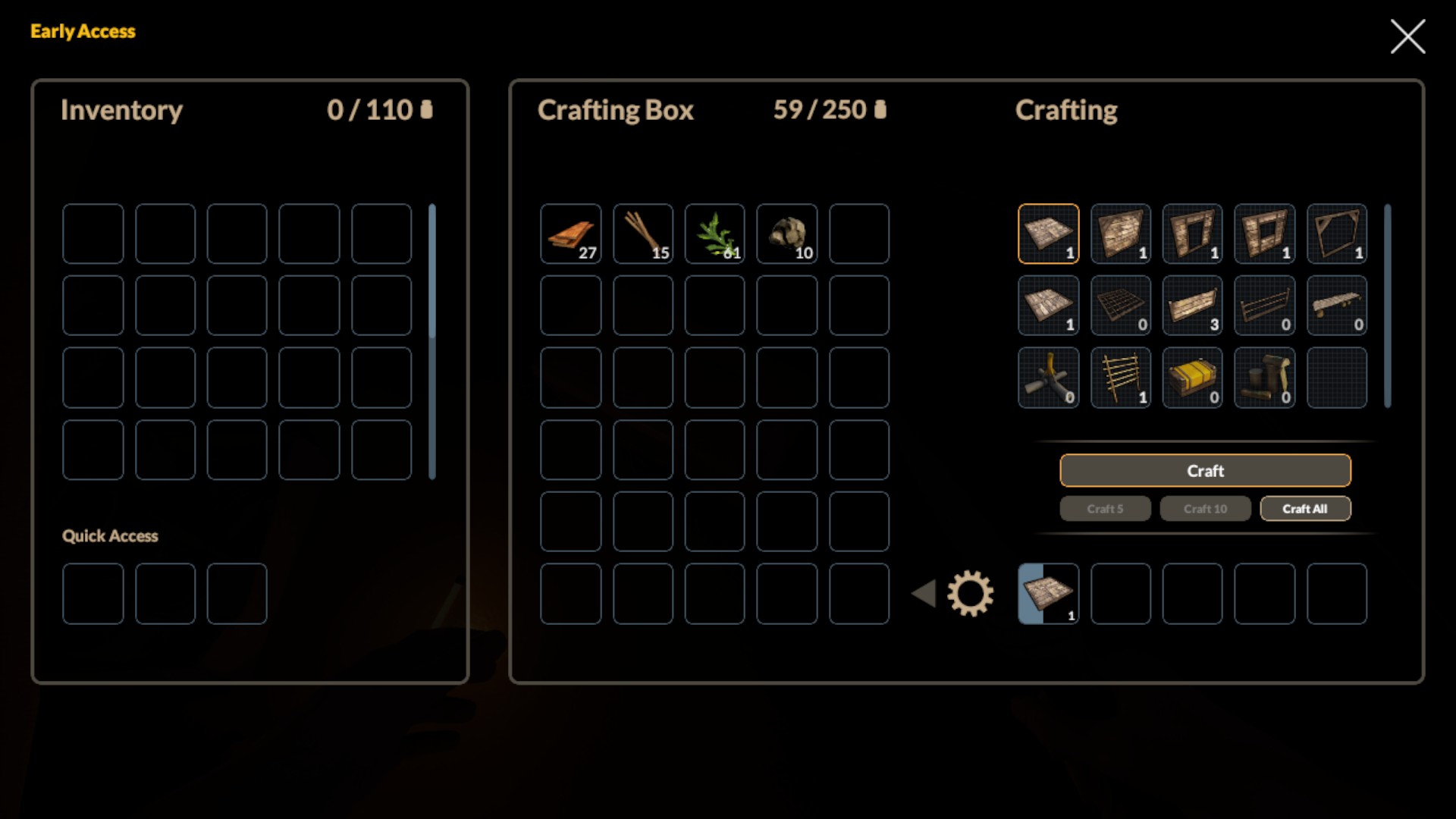Screen dimensions: 1456x819
Task: Close the crafting screen with the X
Action: pos(1407,36)
